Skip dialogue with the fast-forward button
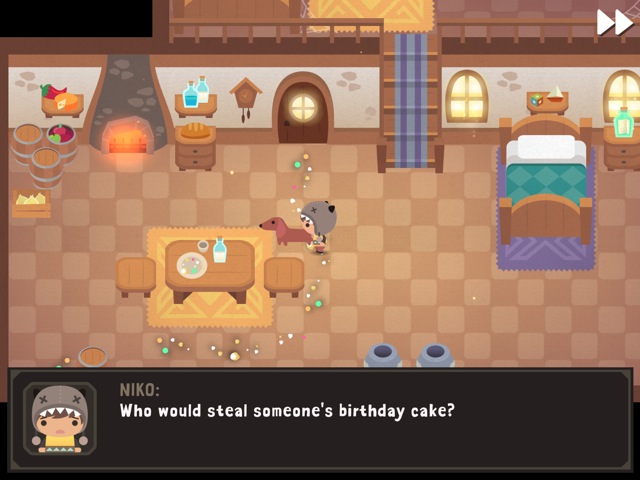 point(614,22)
